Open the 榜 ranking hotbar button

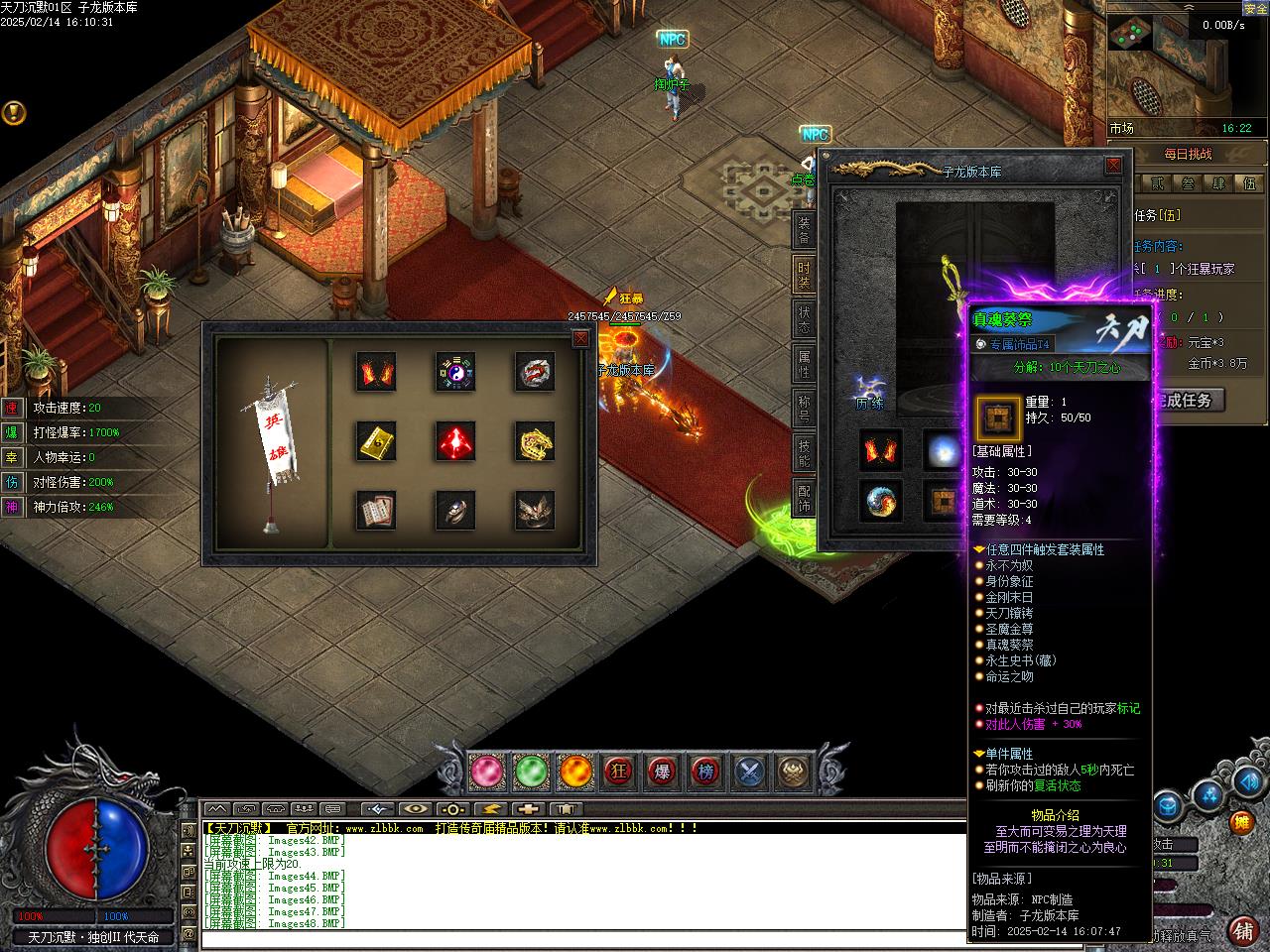tap(705, 771)
